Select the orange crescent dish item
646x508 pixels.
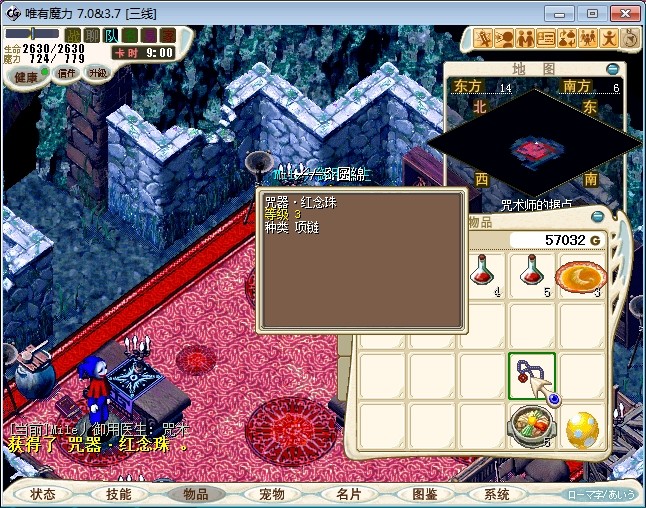tap(581, 274)
